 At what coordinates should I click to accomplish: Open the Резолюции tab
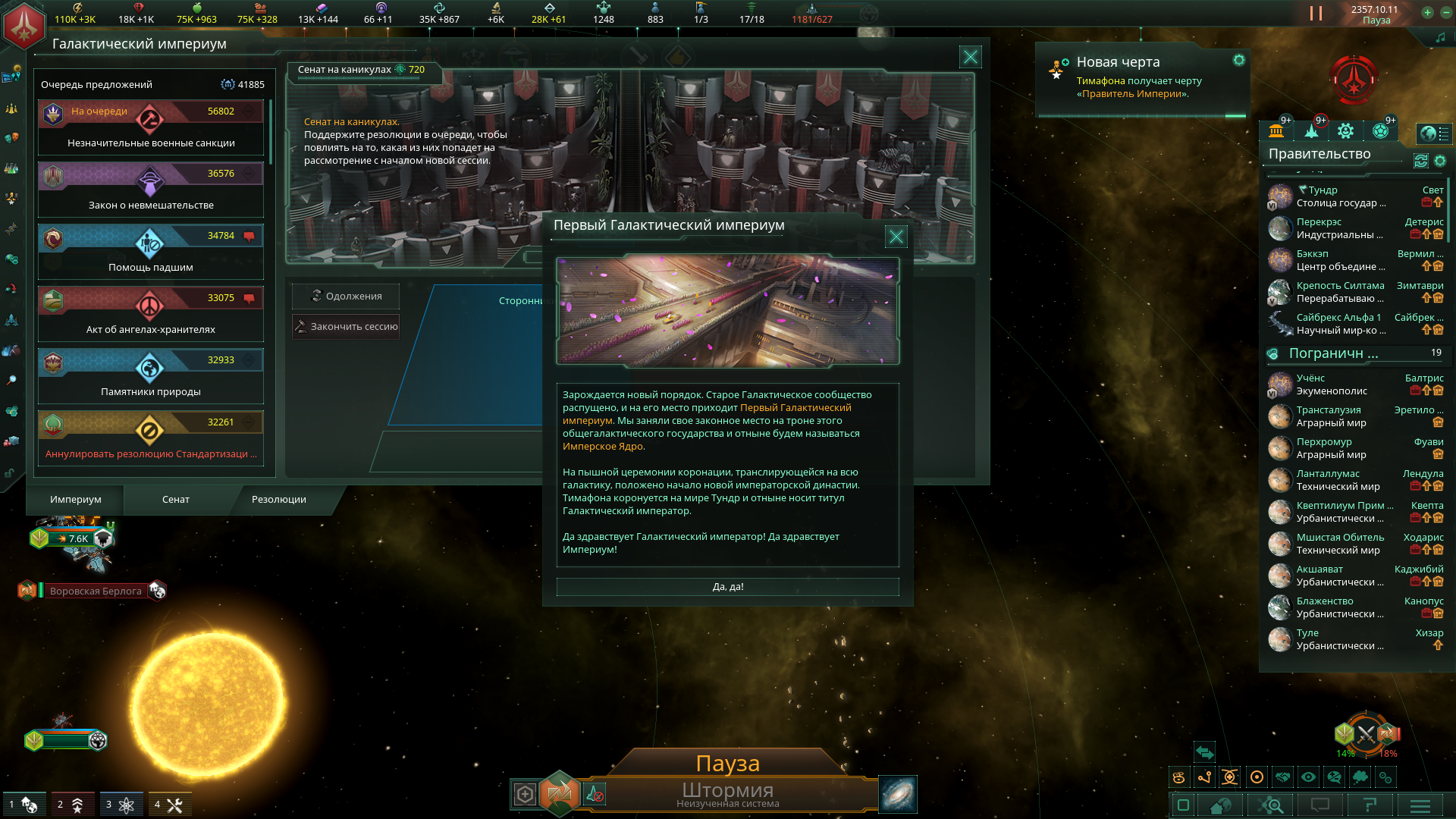coord(278,500)
